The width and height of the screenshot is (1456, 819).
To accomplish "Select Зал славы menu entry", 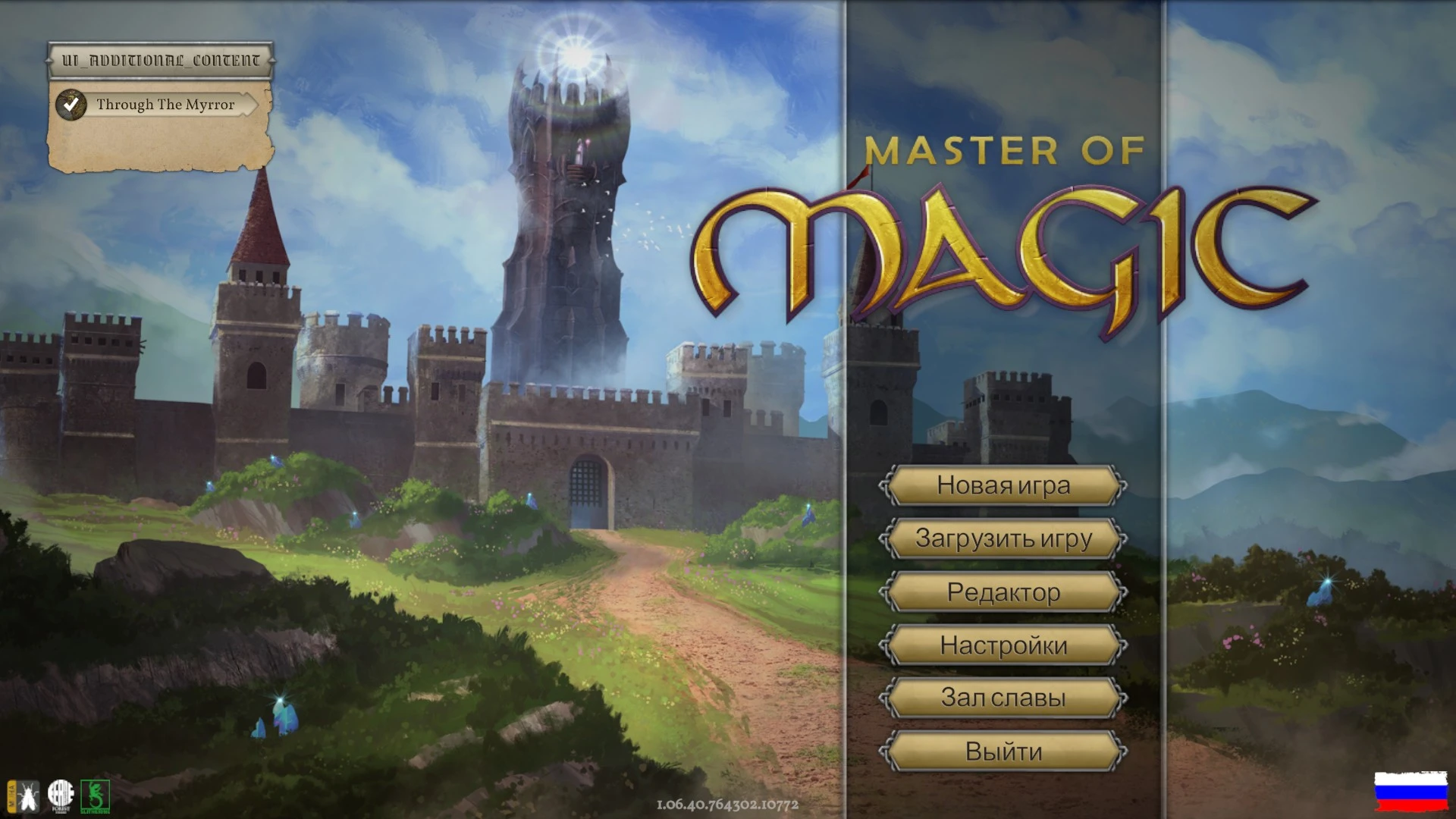I will (x=1003, y=698).
